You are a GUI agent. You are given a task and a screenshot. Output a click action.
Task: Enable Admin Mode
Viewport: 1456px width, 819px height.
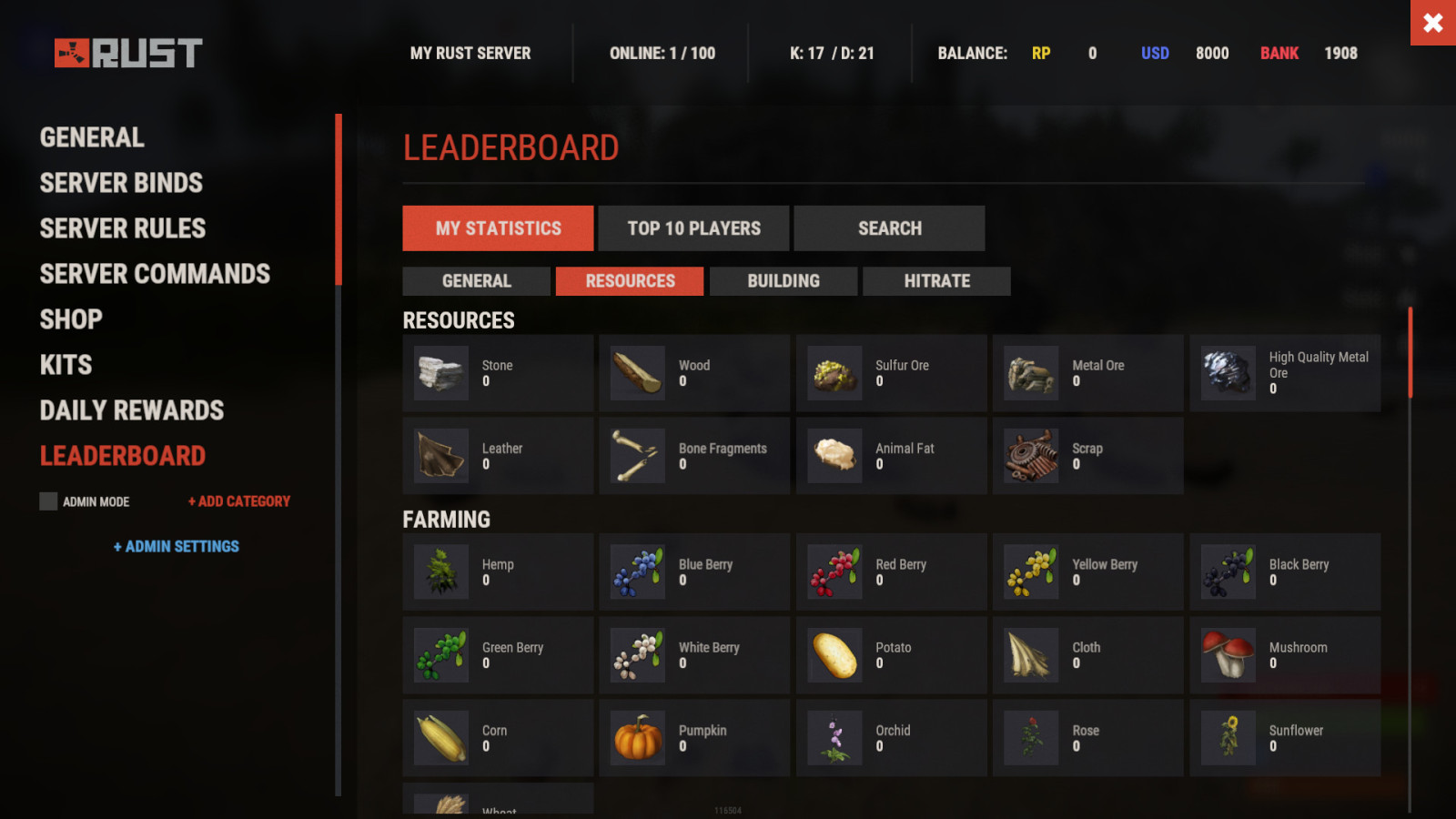(47, 500)
